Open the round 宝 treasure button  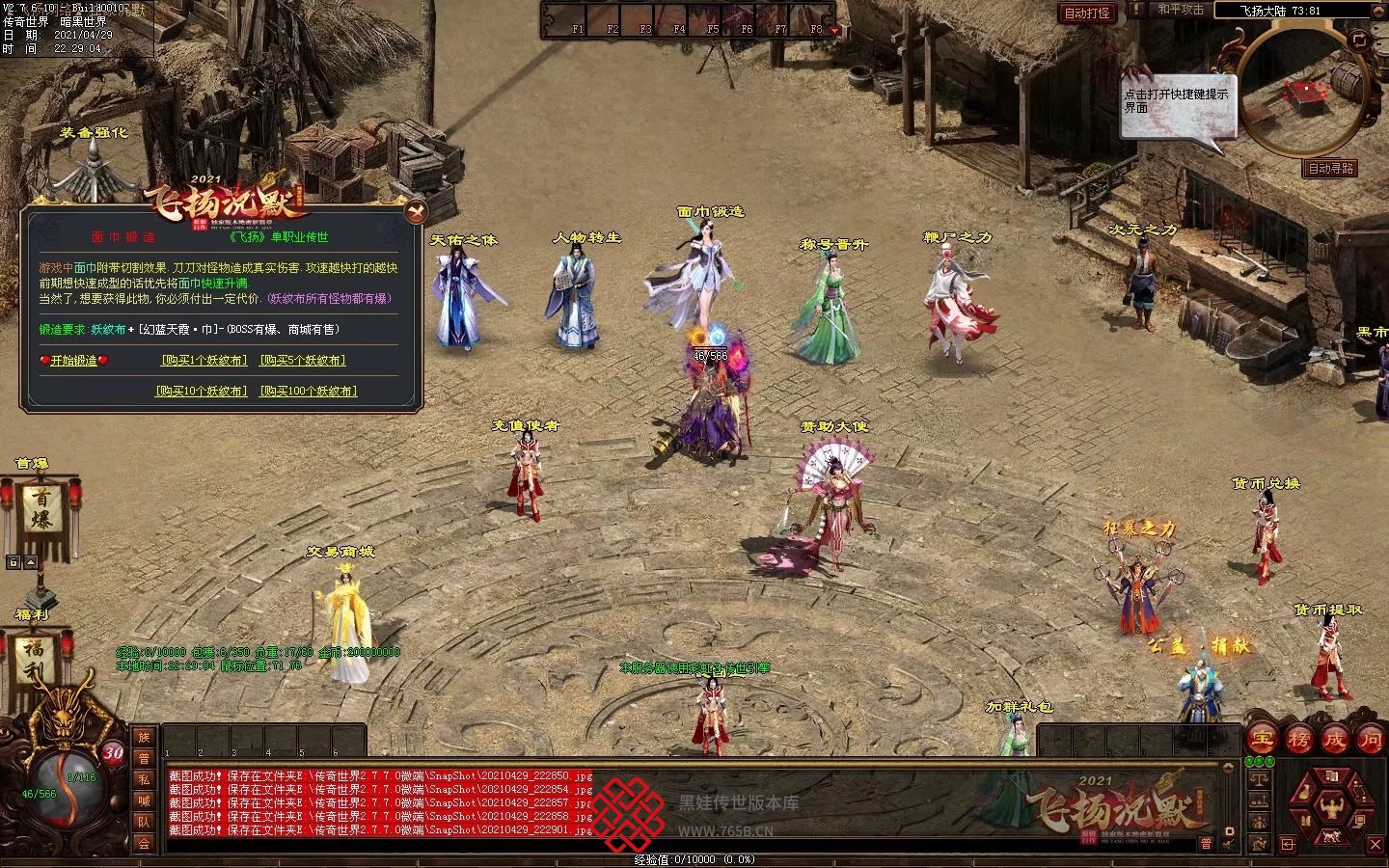pos(1262,740)
